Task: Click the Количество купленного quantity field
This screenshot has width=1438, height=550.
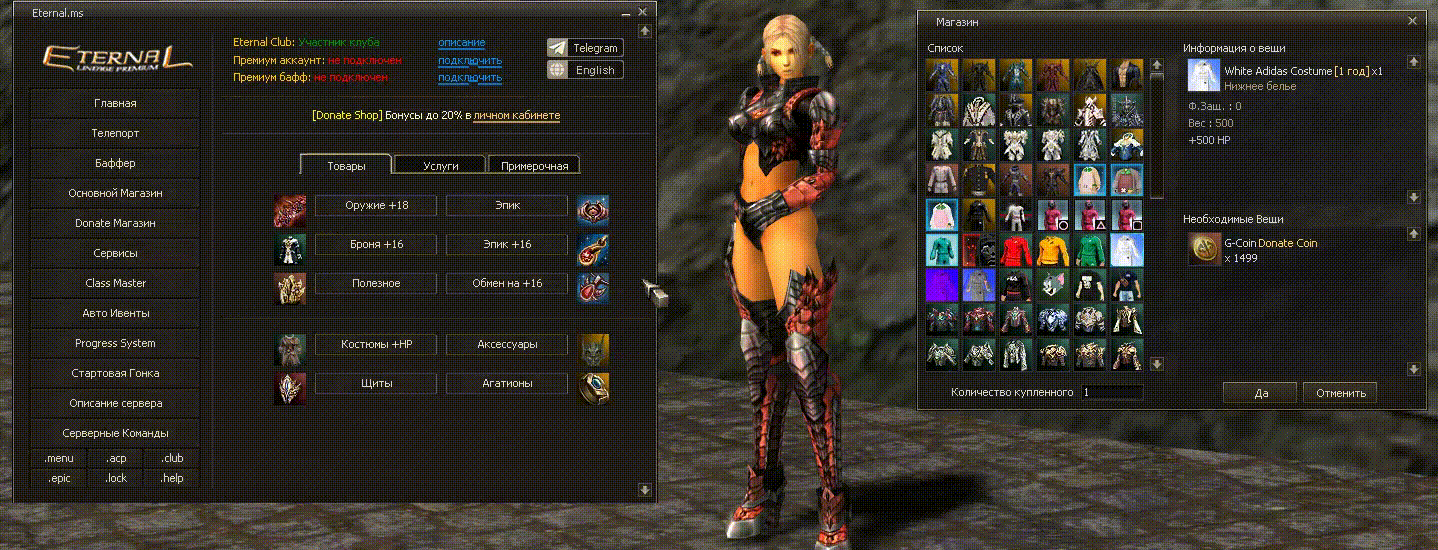Action: [1110, 393]
